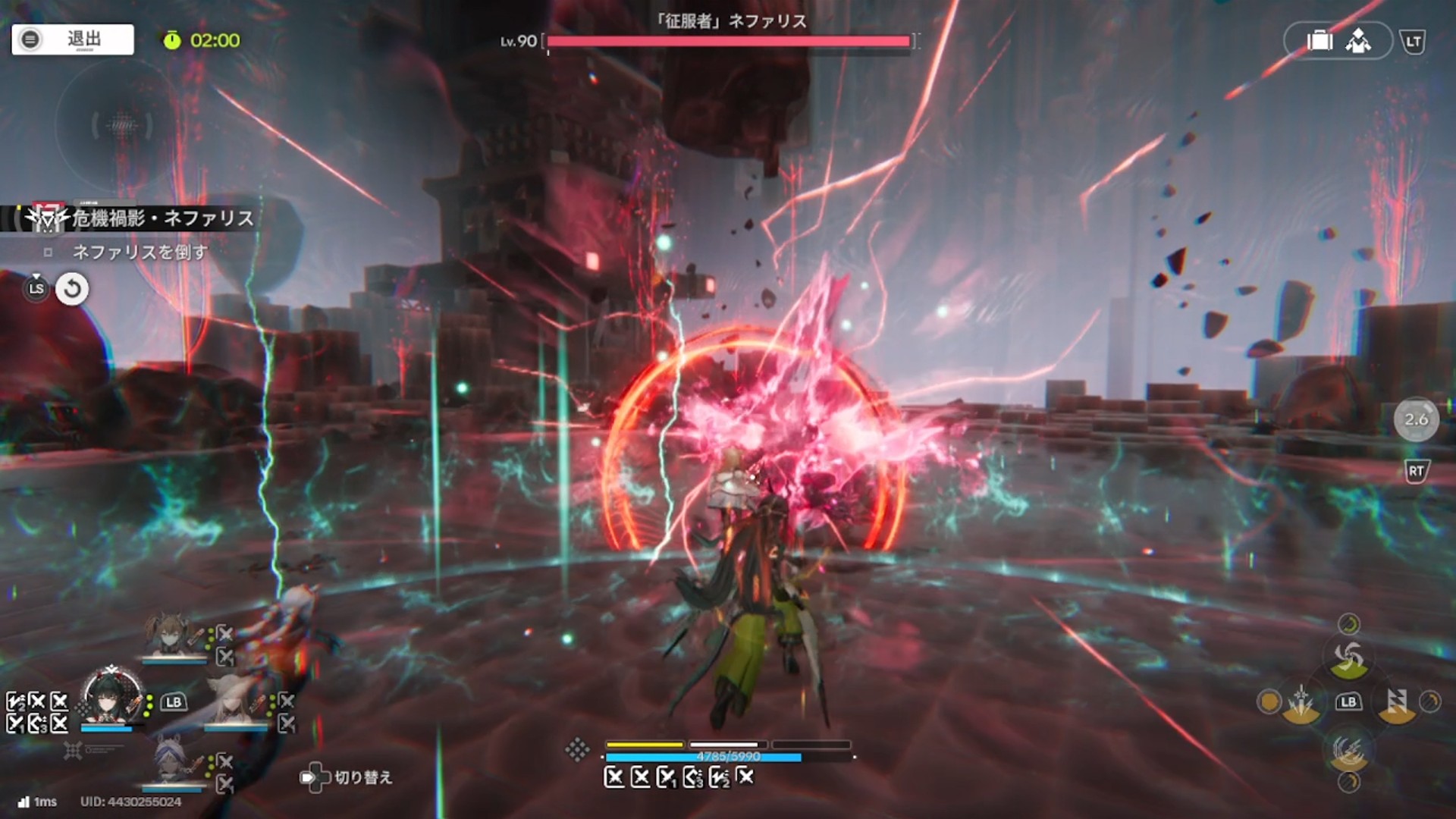1456x819 pixels.
Task: Open the team formation icon
Action: click(x=1358, y=41)
